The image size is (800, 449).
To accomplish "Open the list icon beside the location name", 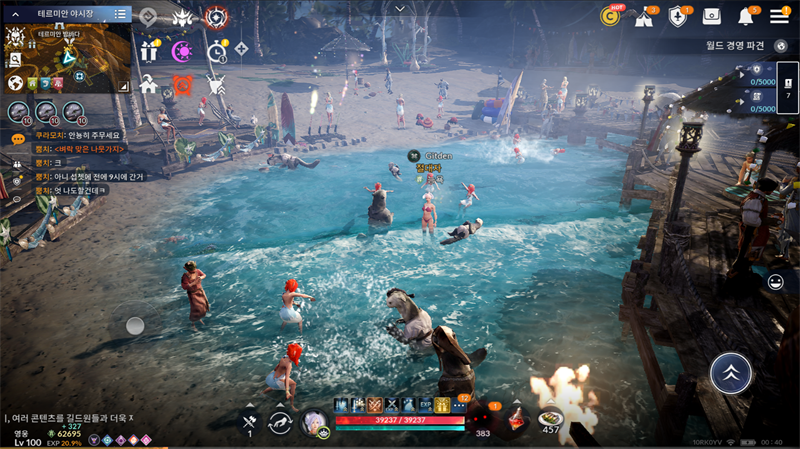I will (x=120, y=14).
